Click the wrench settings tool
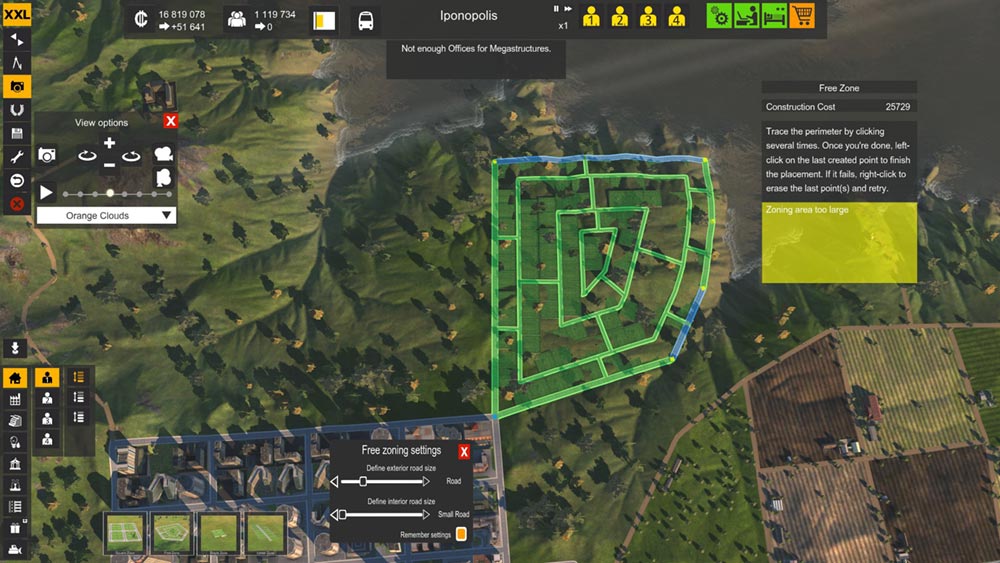Screen dimensions: 1000x563 click(16, 157)
